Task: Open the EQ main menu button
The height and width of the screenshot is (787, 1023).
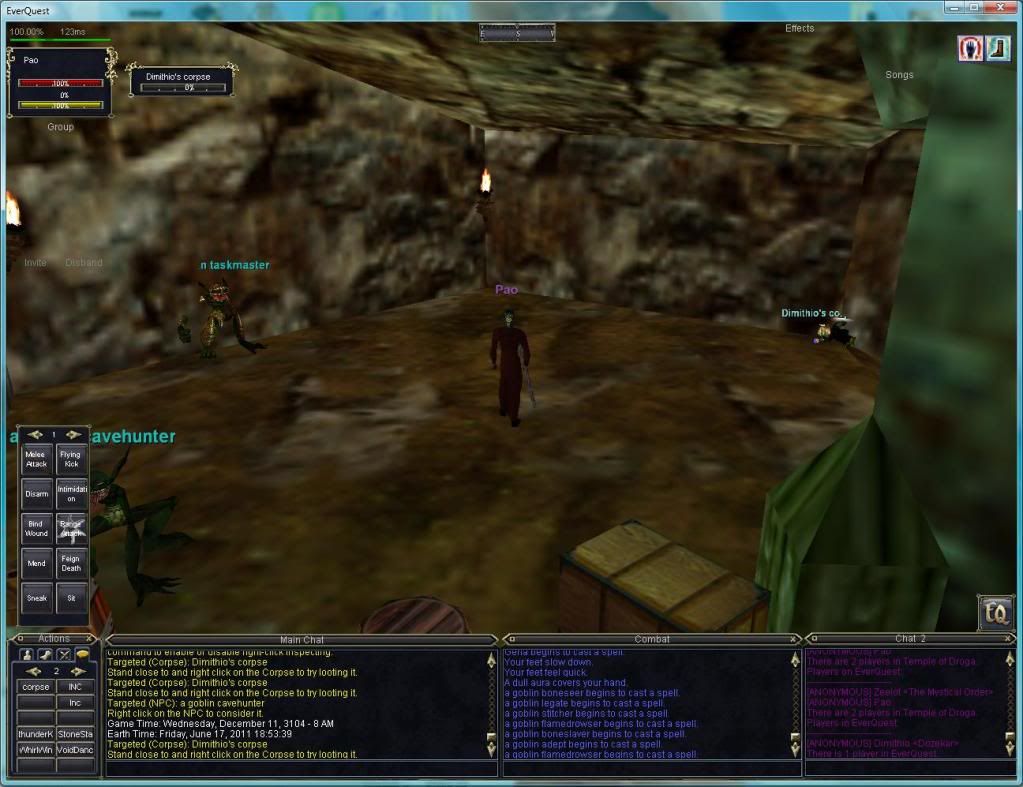Action: 995,612
